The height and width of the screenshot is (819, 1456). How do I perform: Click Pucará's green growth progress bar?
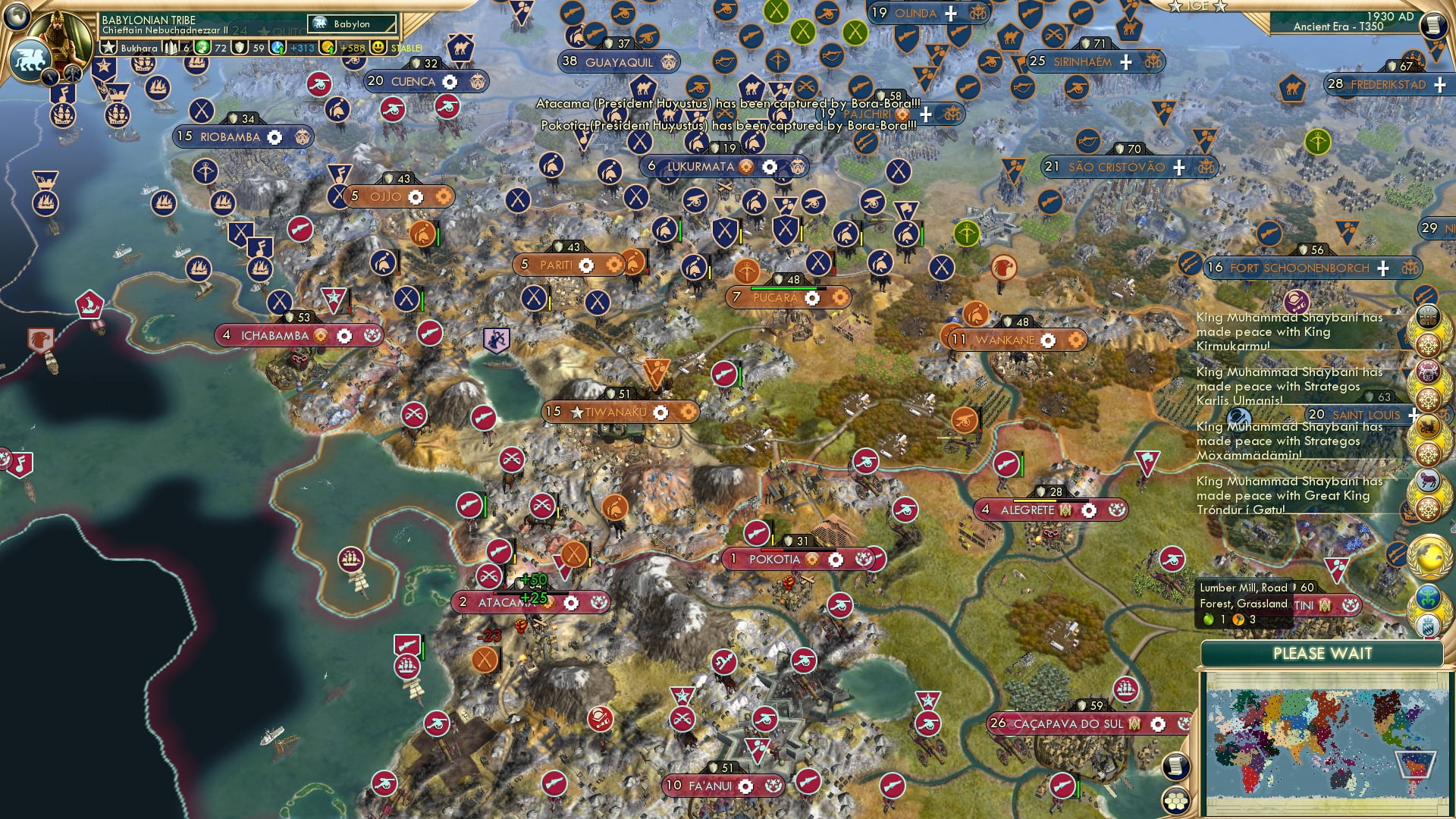pyautogui.click(x=783, y=289)
